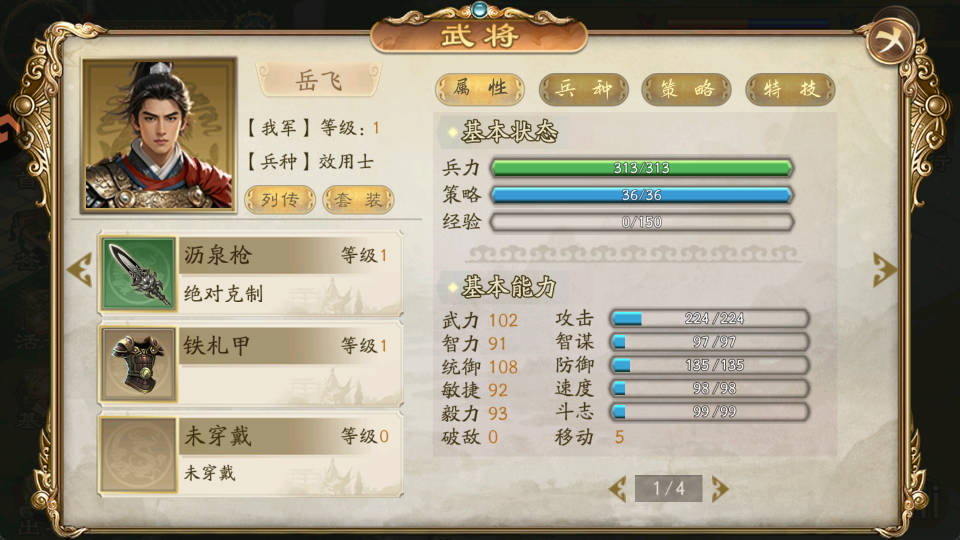Go to next general with right arrow

point(884,269)
